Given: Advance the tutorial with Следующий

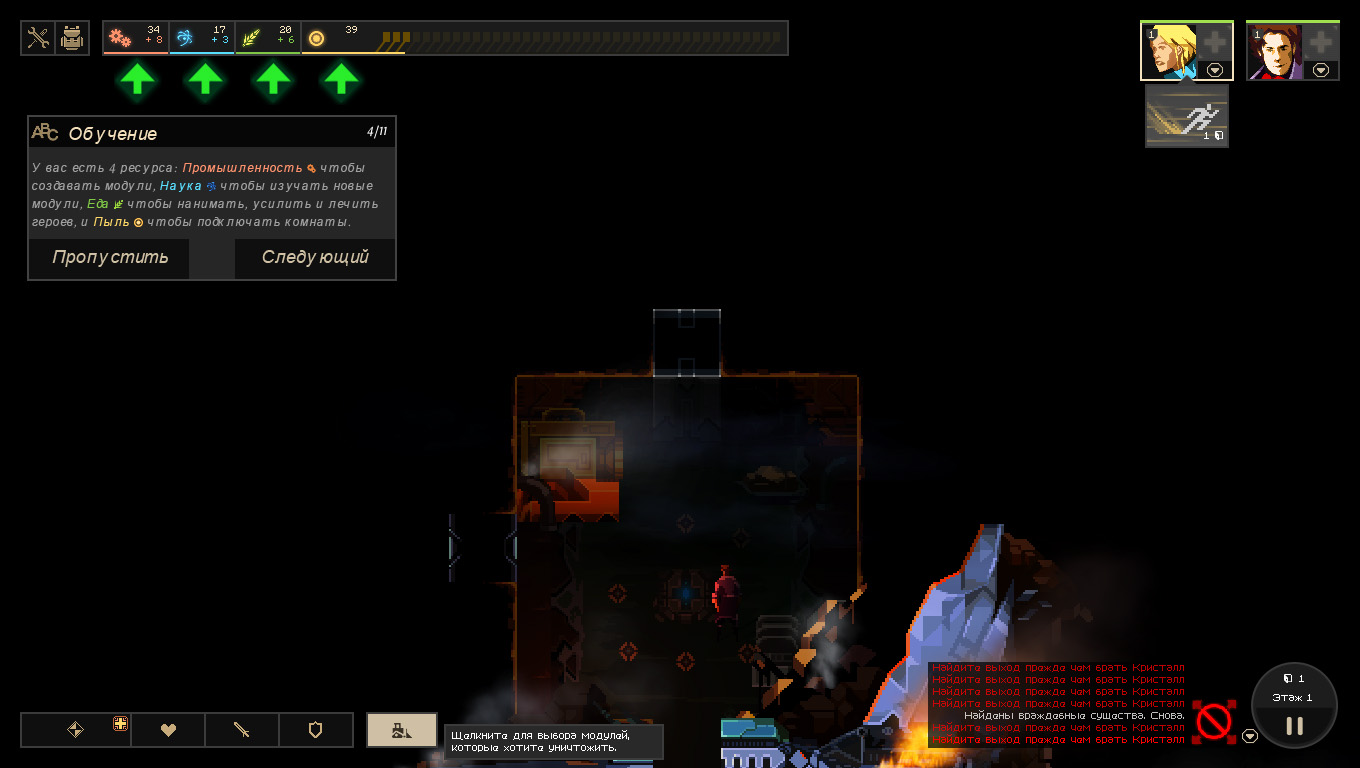Looking at the screenshot, I should coord(315,258).
